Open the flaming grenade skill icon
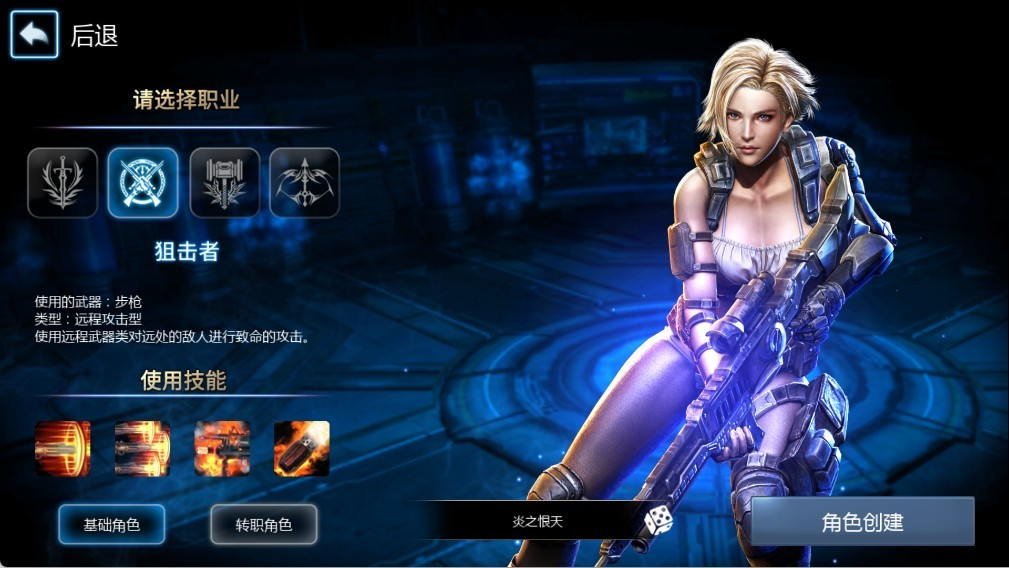 302,448
